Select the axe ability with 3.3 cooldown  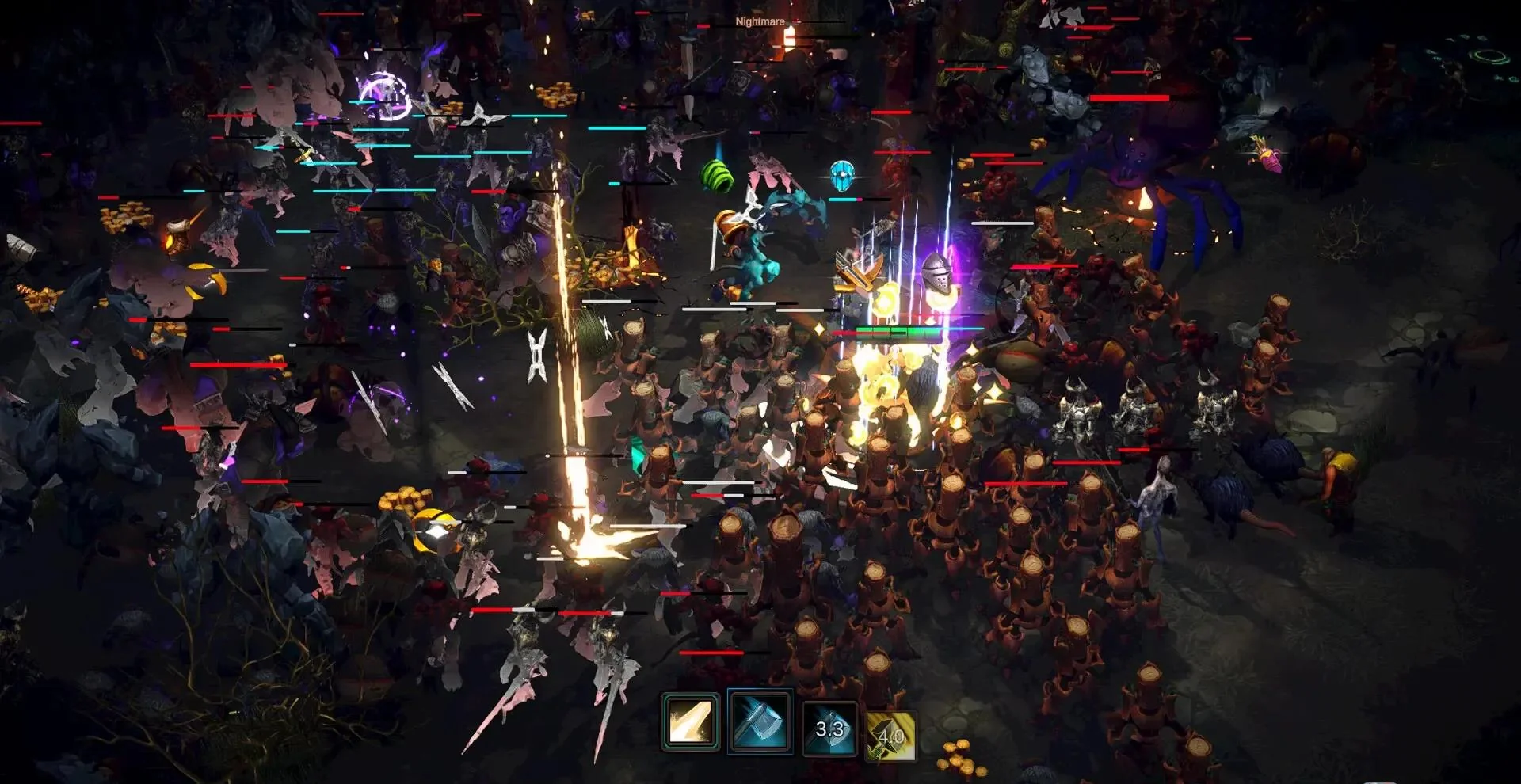(x=829, y=729)
